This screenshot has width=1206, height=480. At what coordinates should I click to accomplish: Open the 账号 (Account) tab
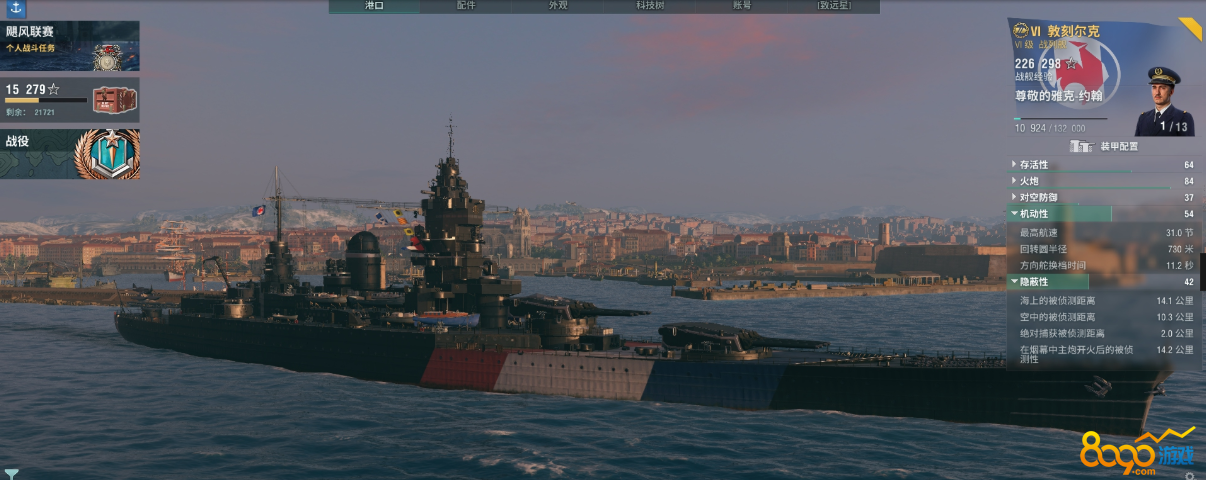[742, 6]
